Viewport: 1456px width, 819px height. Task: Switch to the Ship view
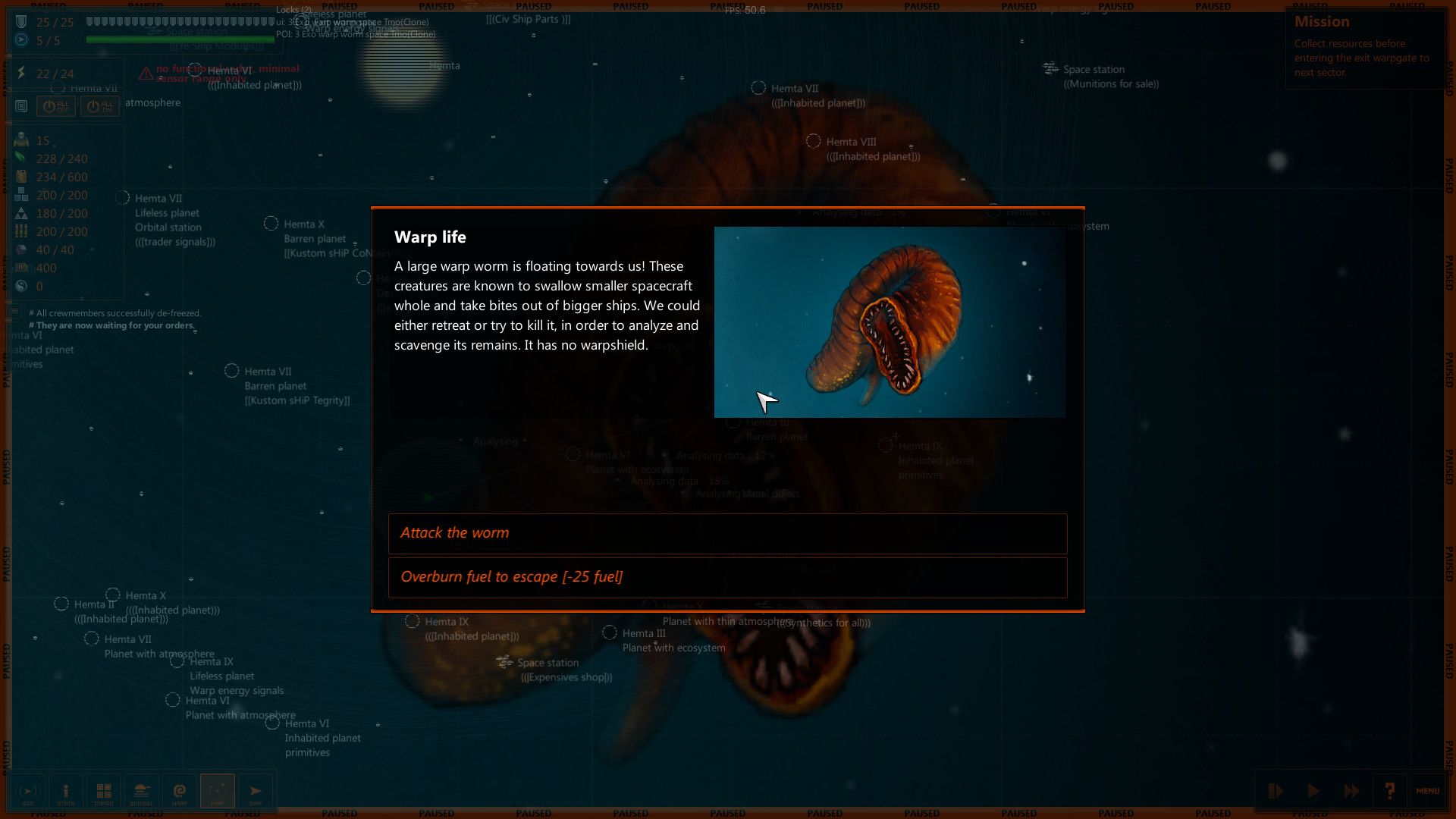256,792
